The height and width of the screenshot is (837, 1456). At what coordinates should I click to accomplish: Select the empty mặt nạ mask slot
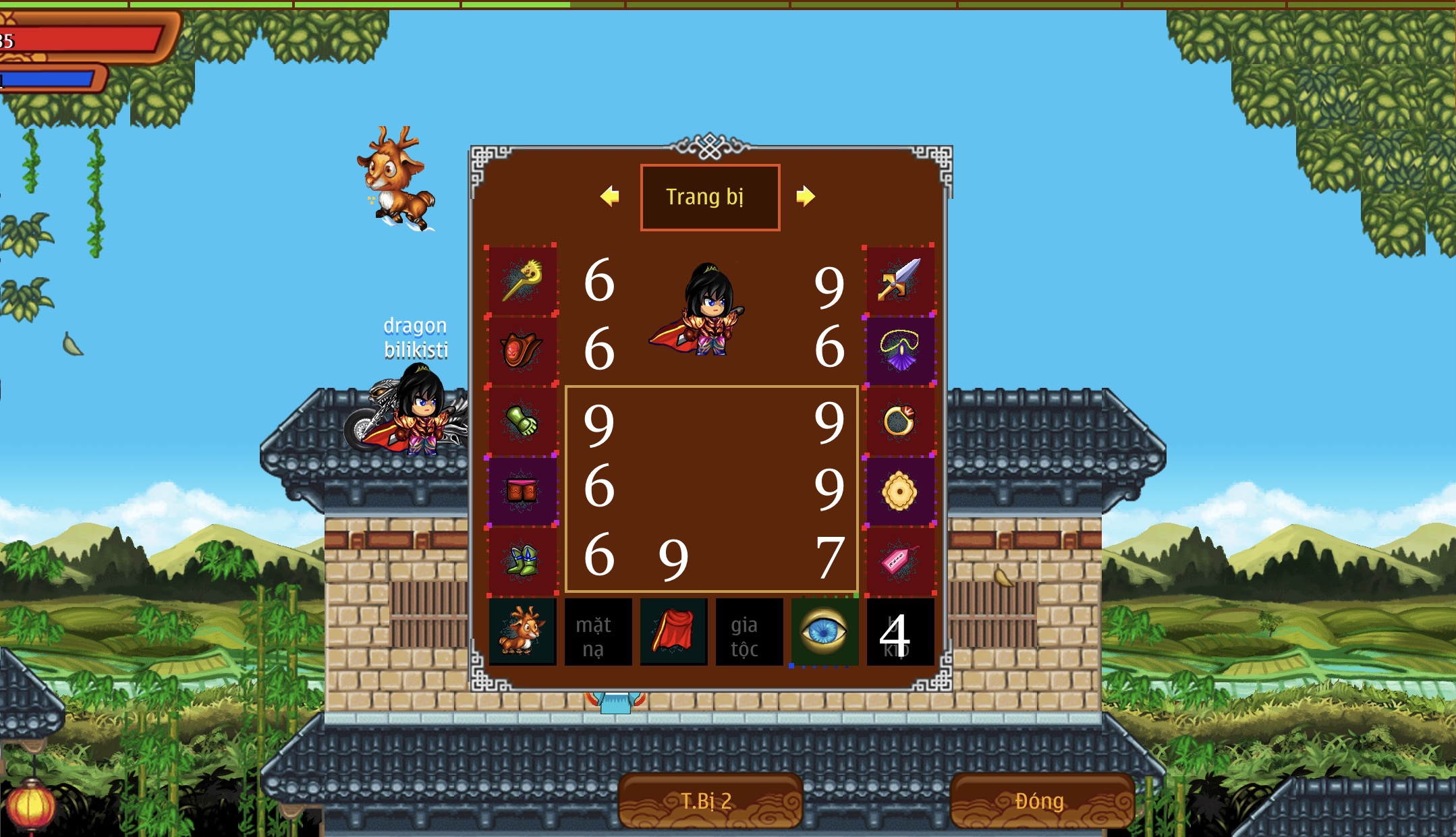(x=598, y=632)
